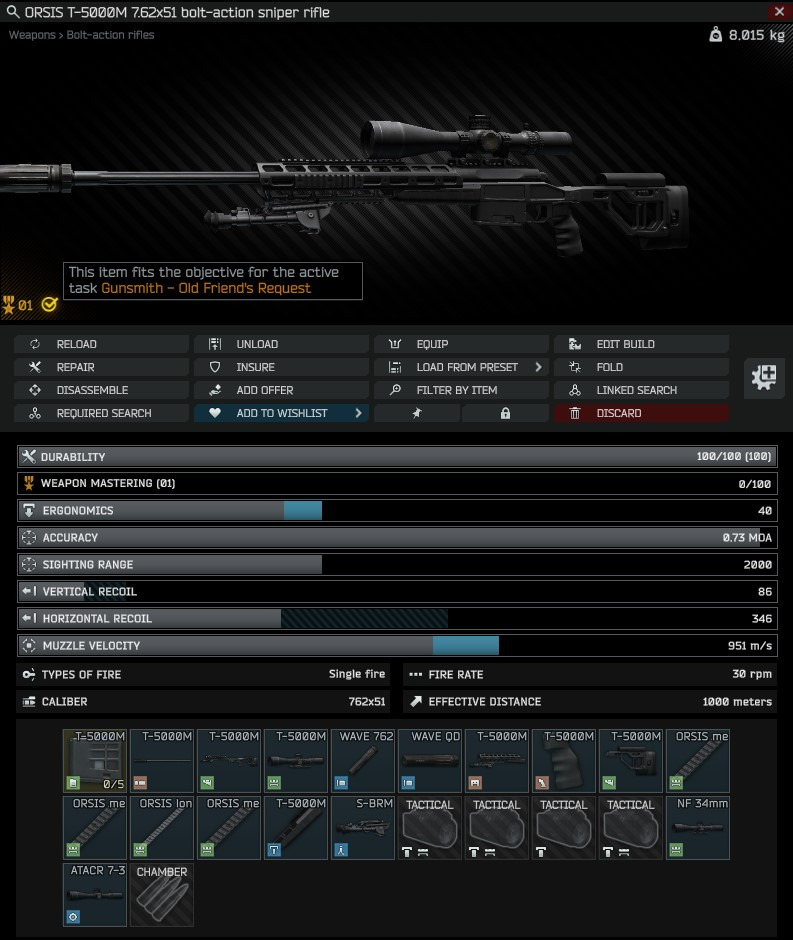Choose the Repair action

[x=101, y=367]
